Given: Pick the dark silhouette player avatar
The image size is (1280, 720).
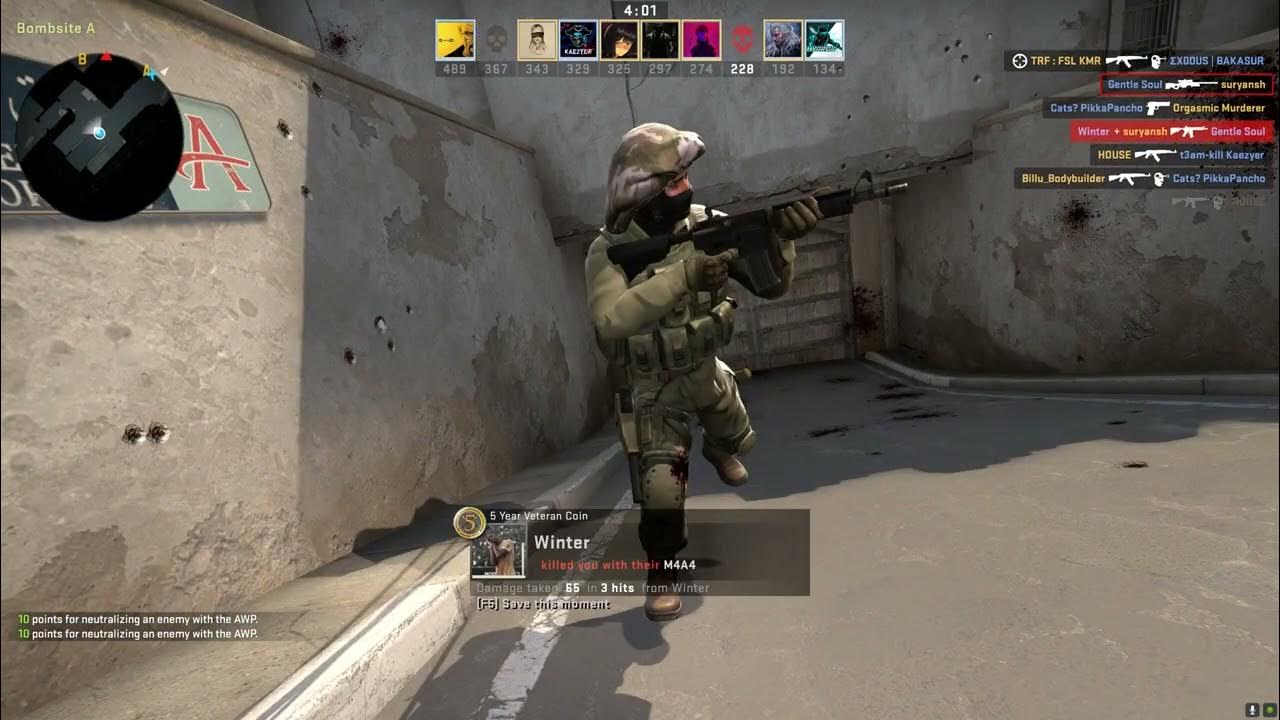Looking at the screenshot, I should click(x=660, y=40).
